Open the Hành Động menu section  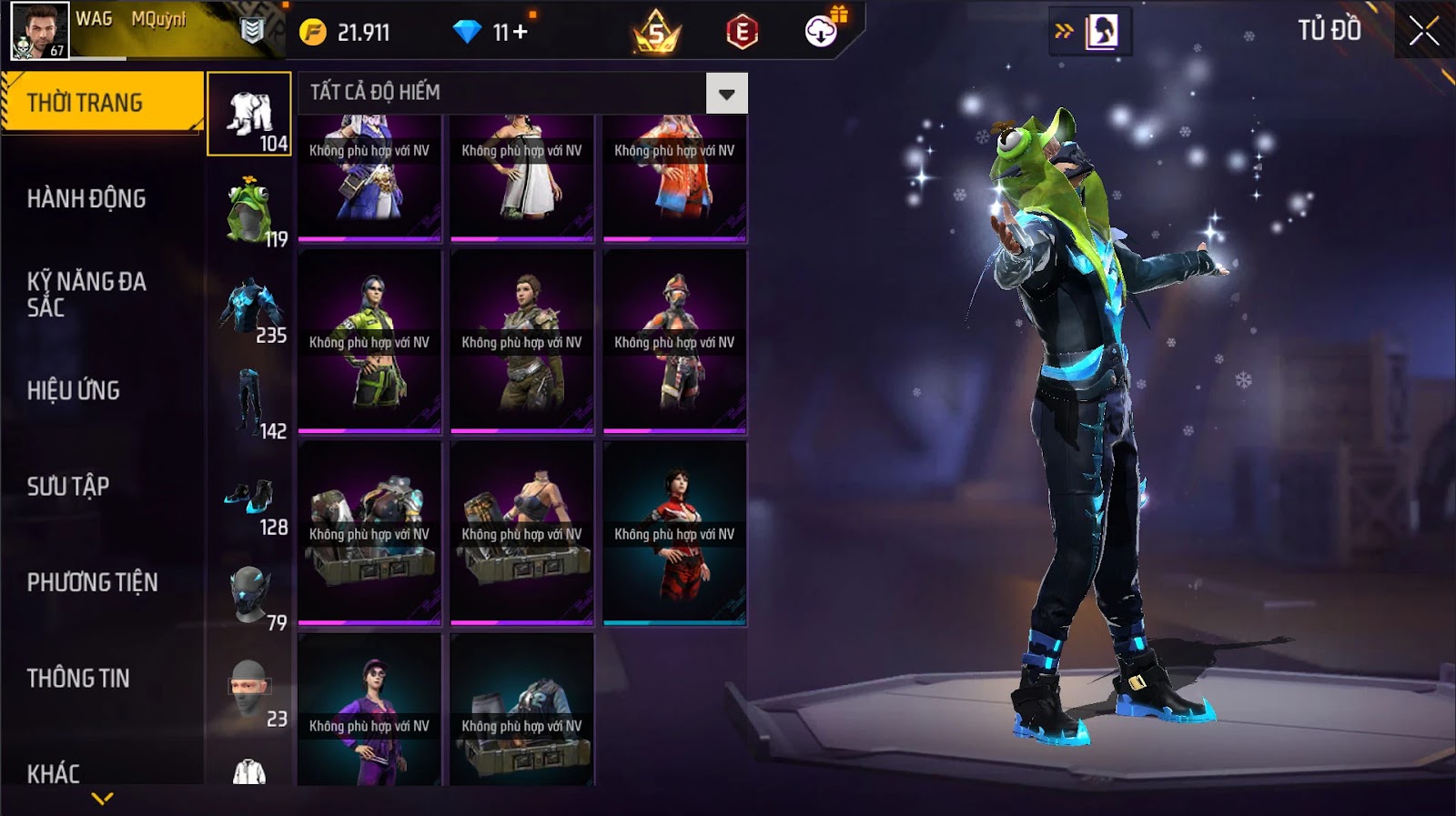tap(86, 199)
